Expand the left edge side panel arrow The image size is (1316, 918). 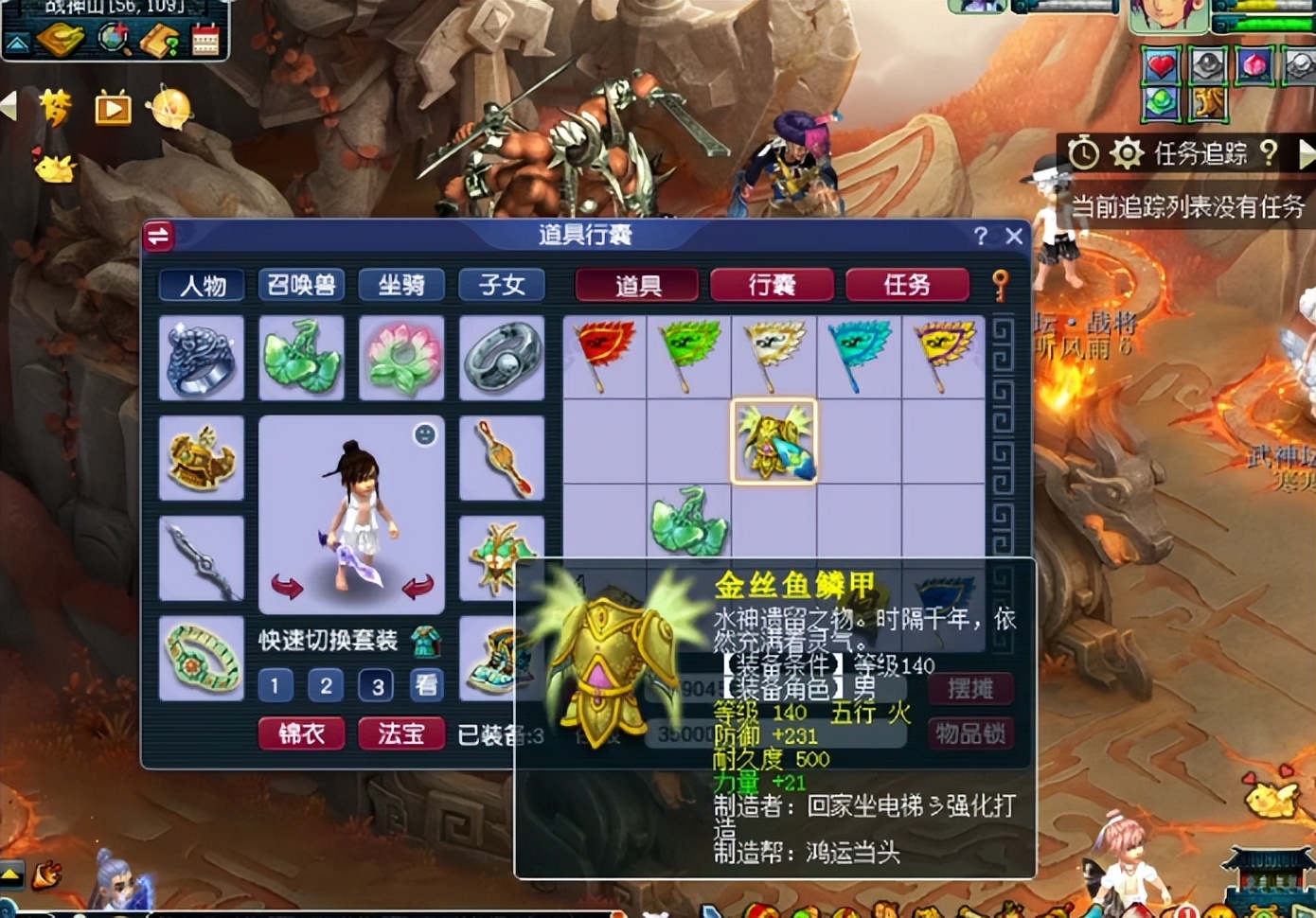coord(9,107)
